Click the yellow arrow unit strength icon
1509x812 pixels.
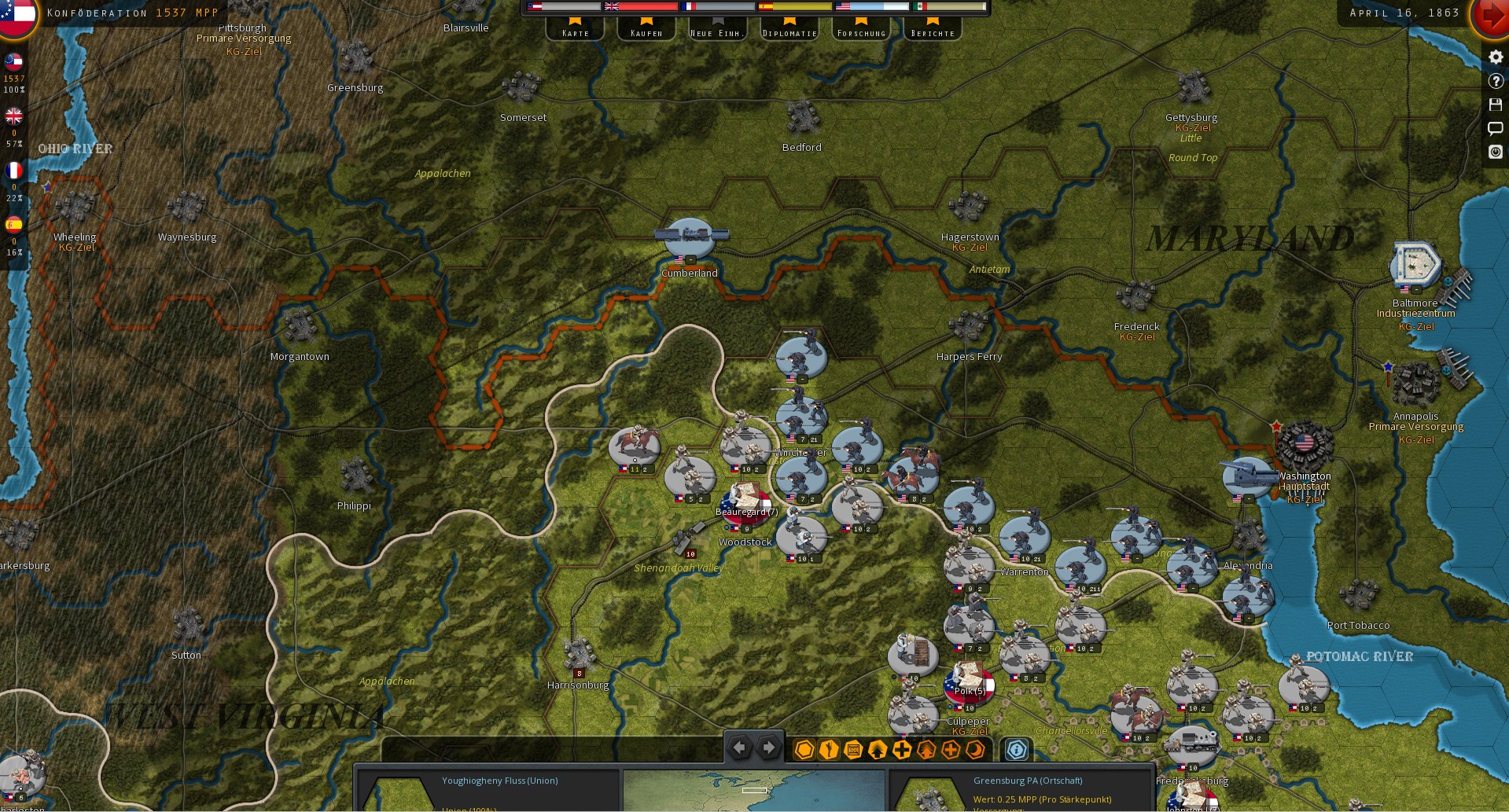[877, 750]
